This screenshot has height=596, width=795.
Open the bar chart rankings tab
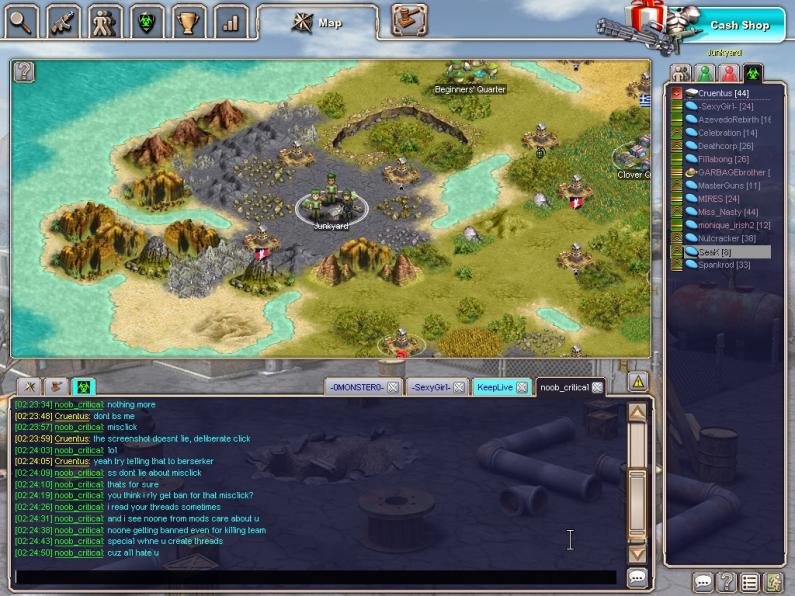coord(228,19)
